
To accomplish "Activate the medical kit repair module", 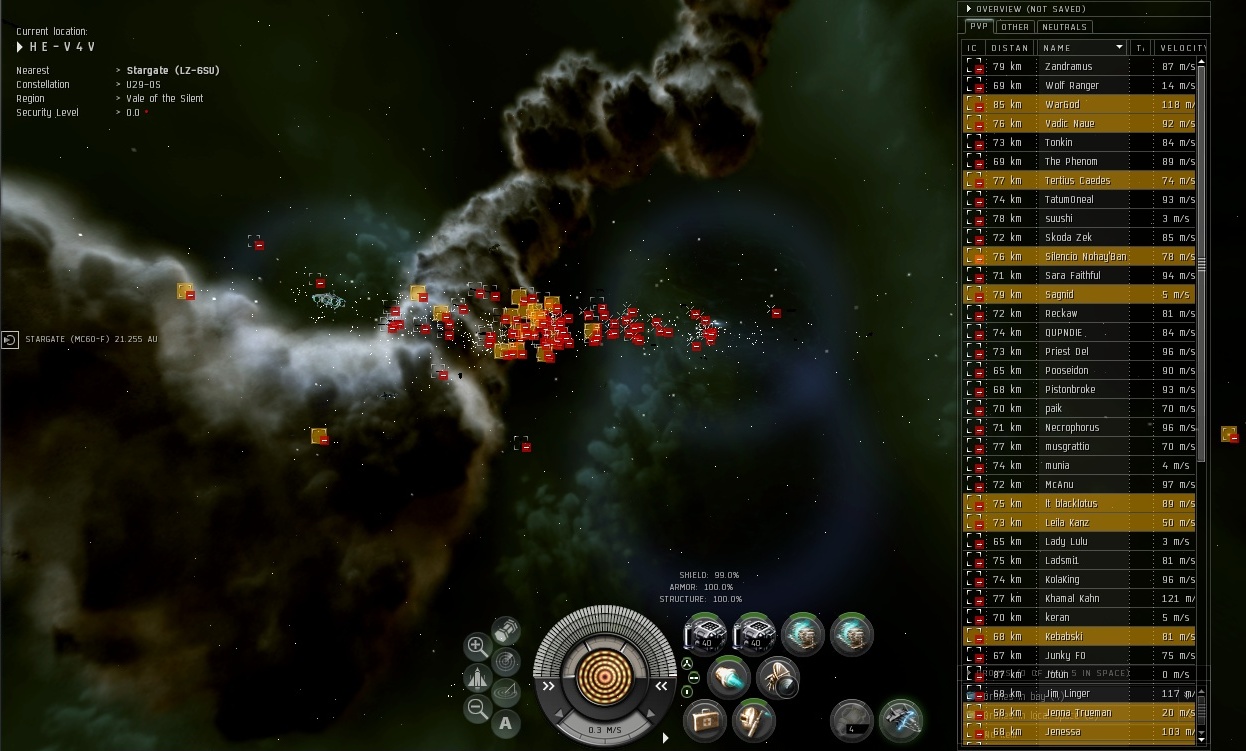I will tap(705, 718).
